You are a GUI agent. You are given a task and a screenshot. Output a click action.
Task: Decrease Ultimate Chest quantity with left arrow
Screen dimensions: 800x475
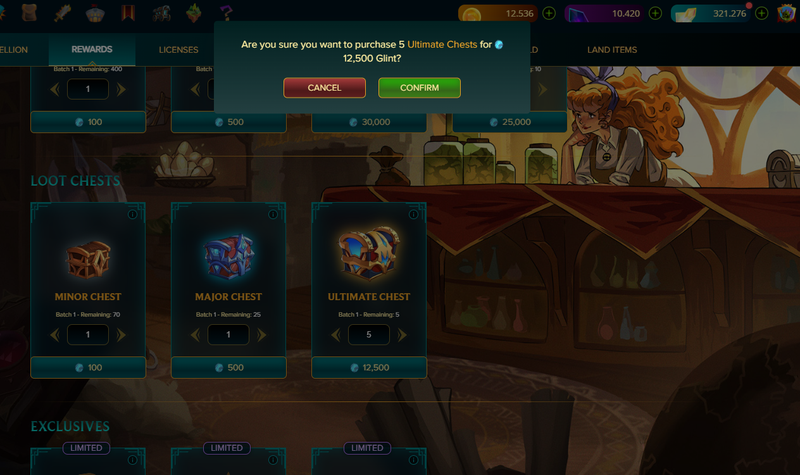tap(336, 335)
